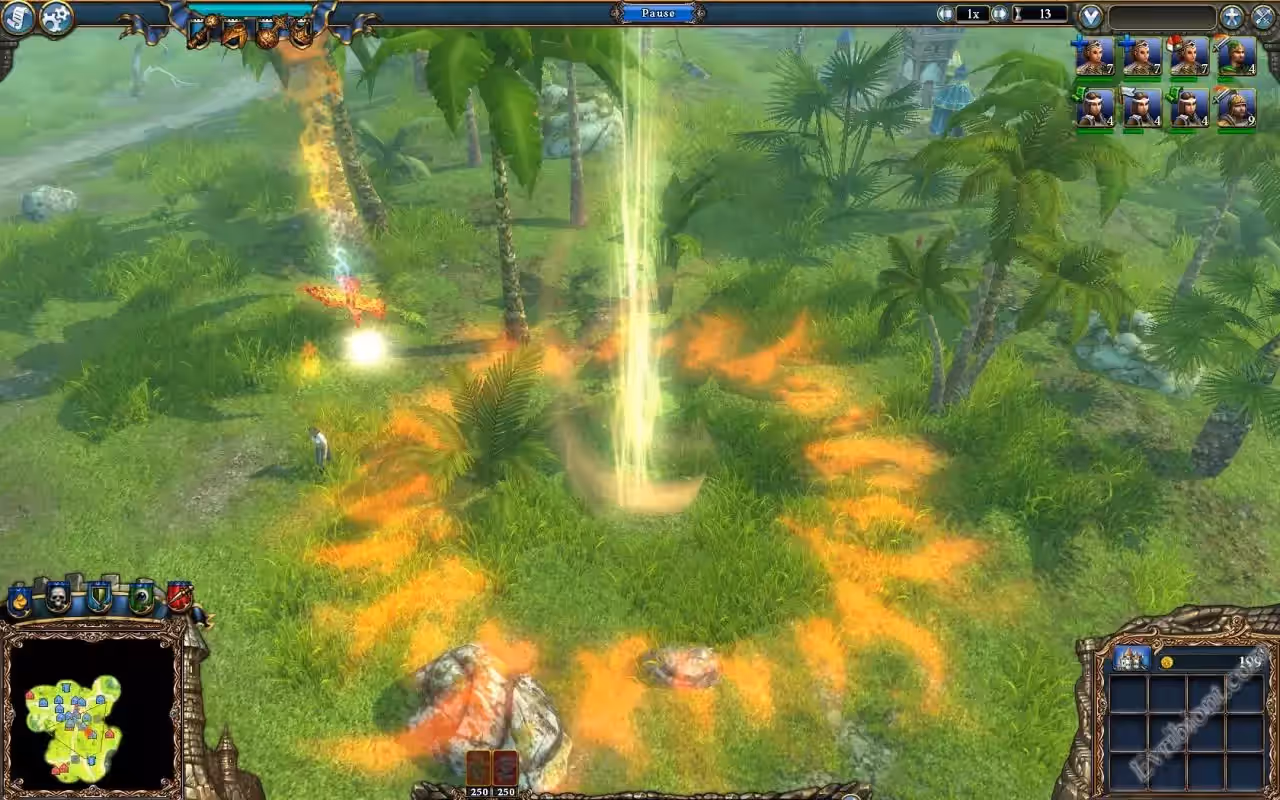Choose the green shield defend flag
Image resolution: width=1280 pixels, height=800 pixels.
98,598
